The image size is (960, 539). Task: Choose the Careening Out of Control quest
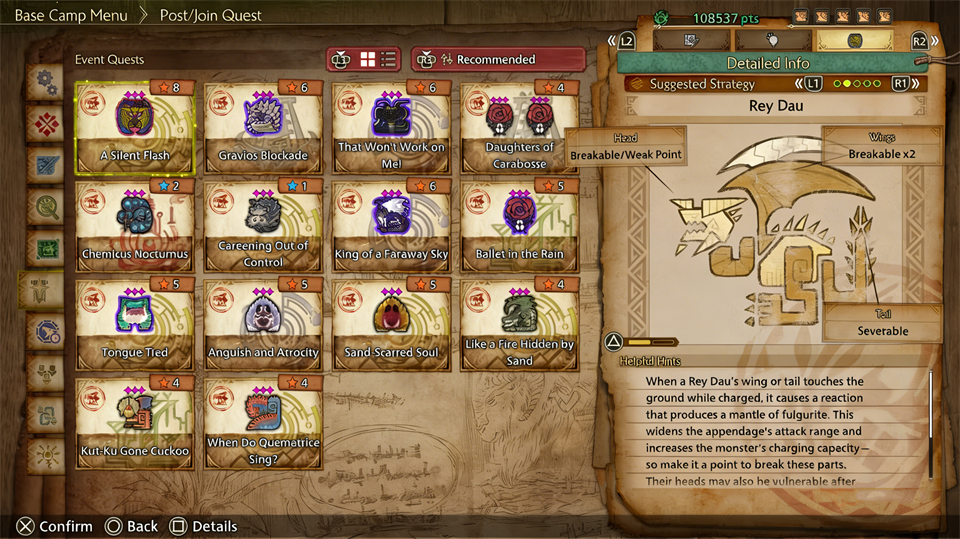[263, 226]
